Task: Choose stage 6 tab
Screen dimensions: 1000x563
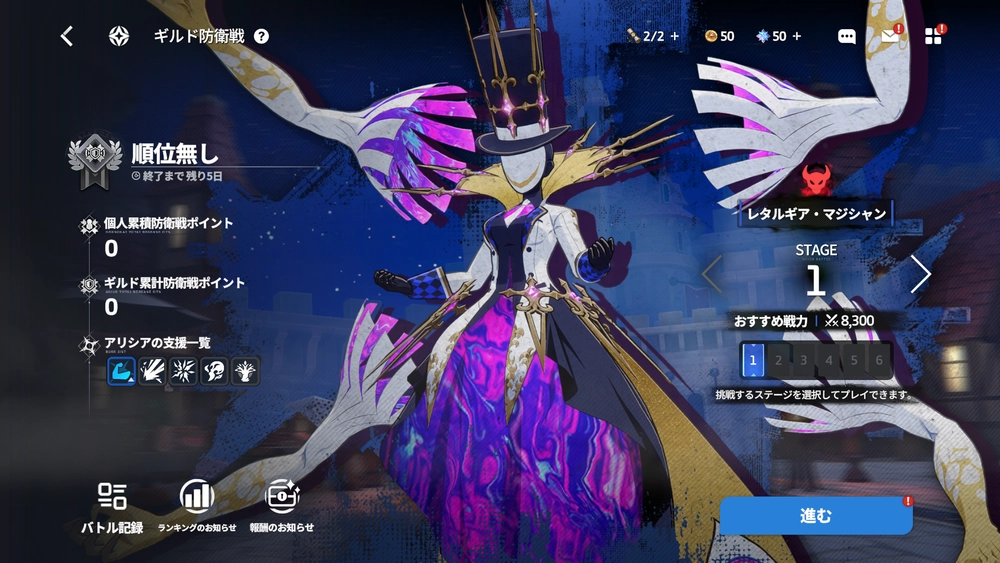Action: [879, 360]
